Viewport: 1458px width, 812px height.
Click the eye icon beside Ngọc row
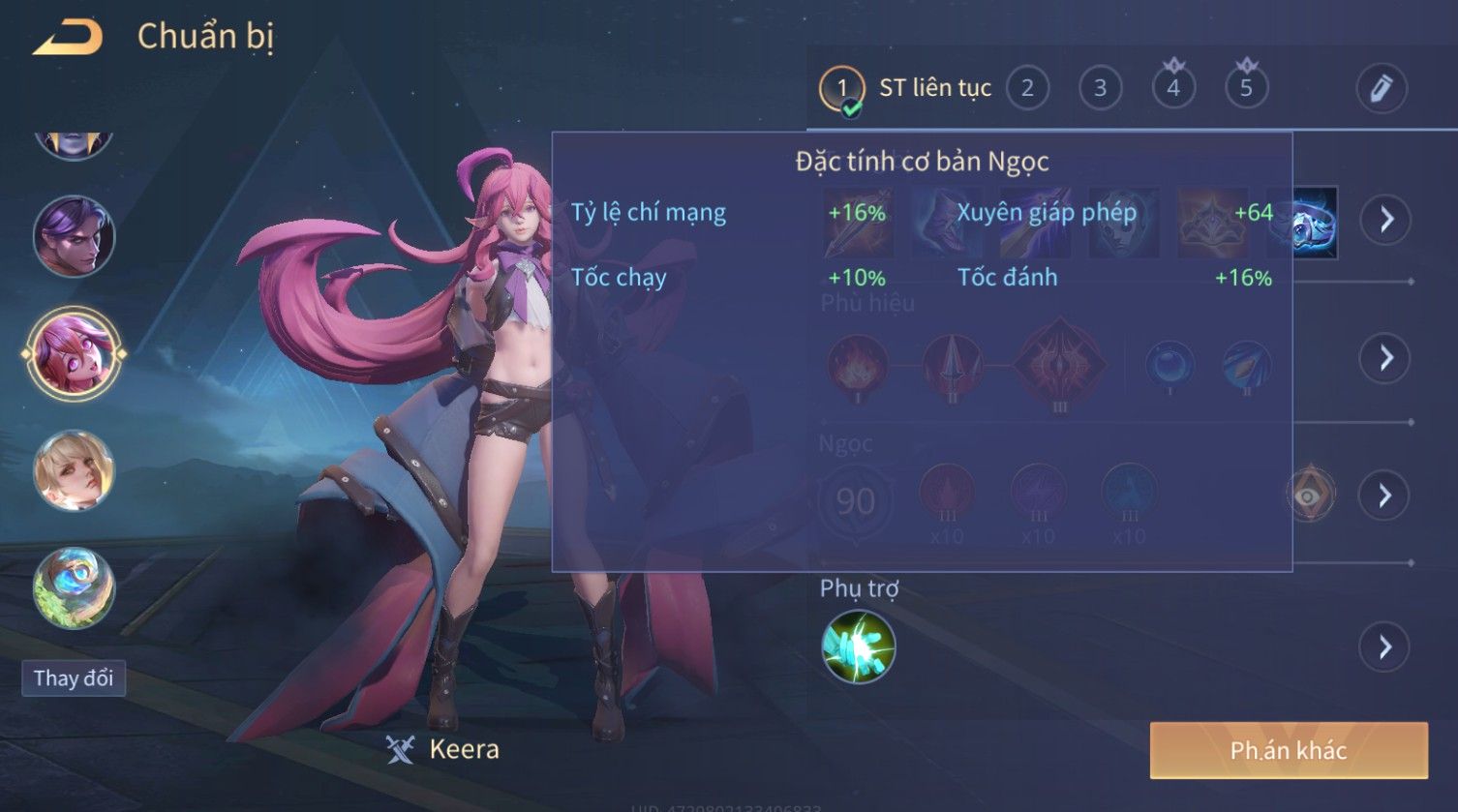[1309, 495]
